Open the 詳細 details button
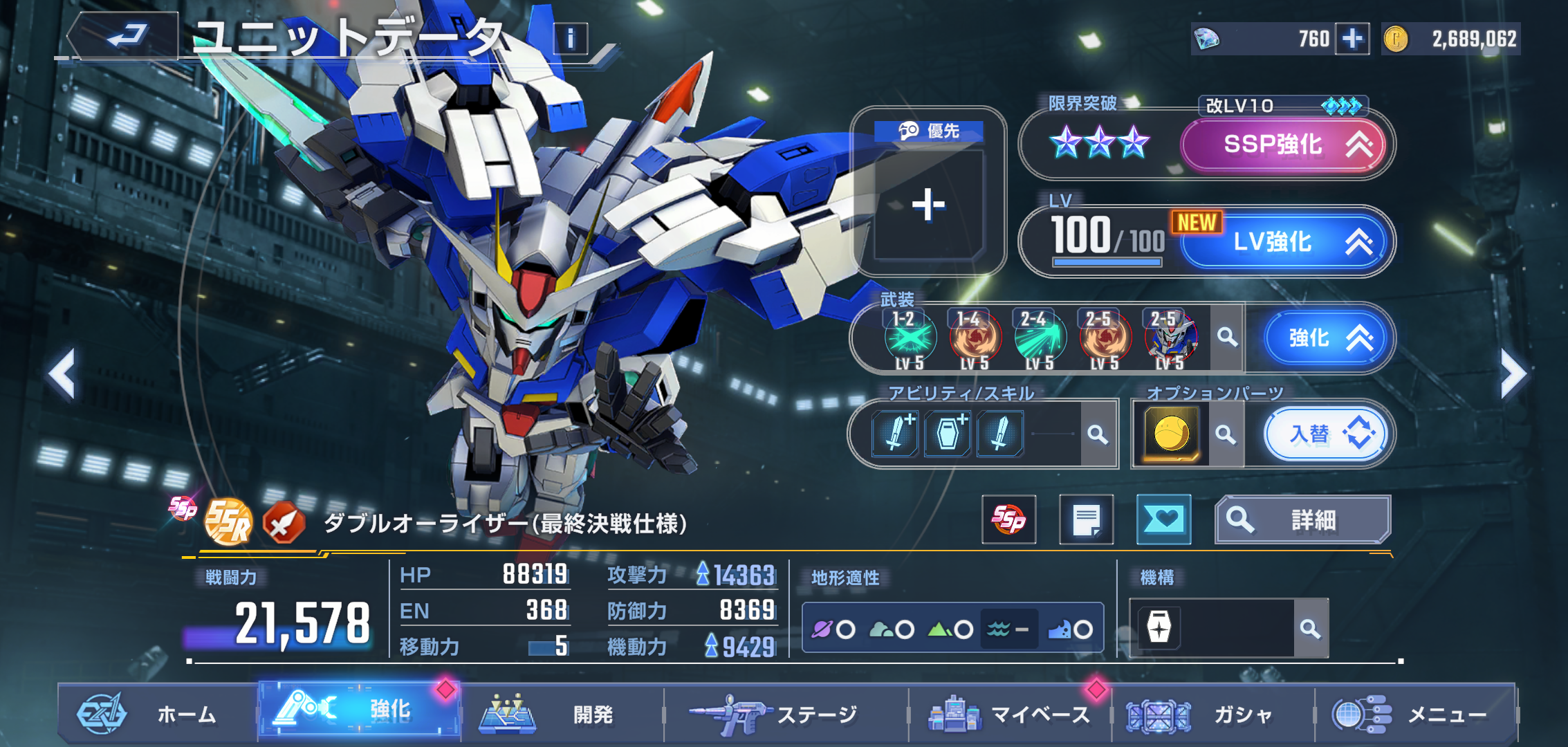 point(1302,519)
